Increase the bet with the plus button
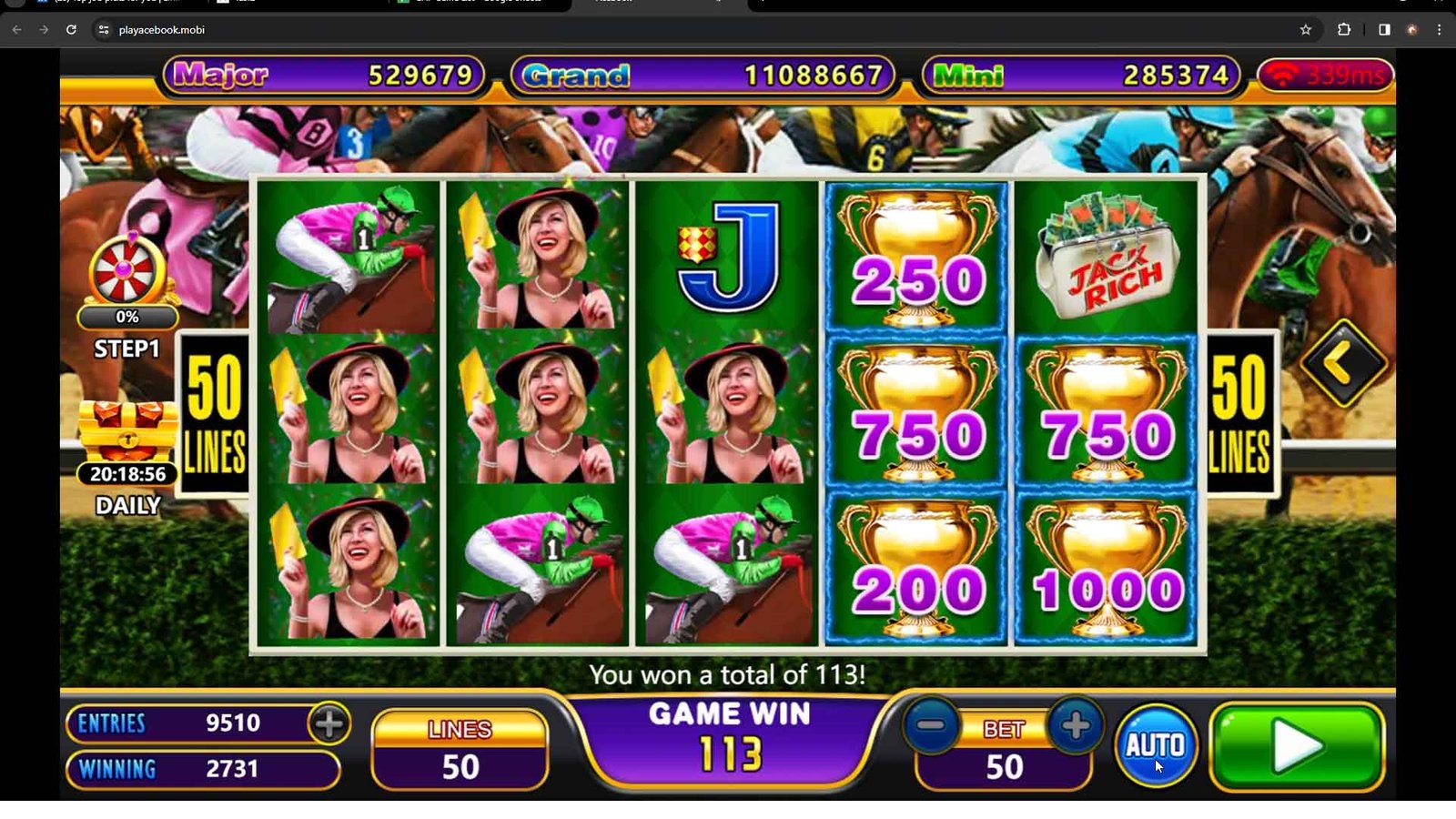The image size is (1456, 819). coord(1075,726)
